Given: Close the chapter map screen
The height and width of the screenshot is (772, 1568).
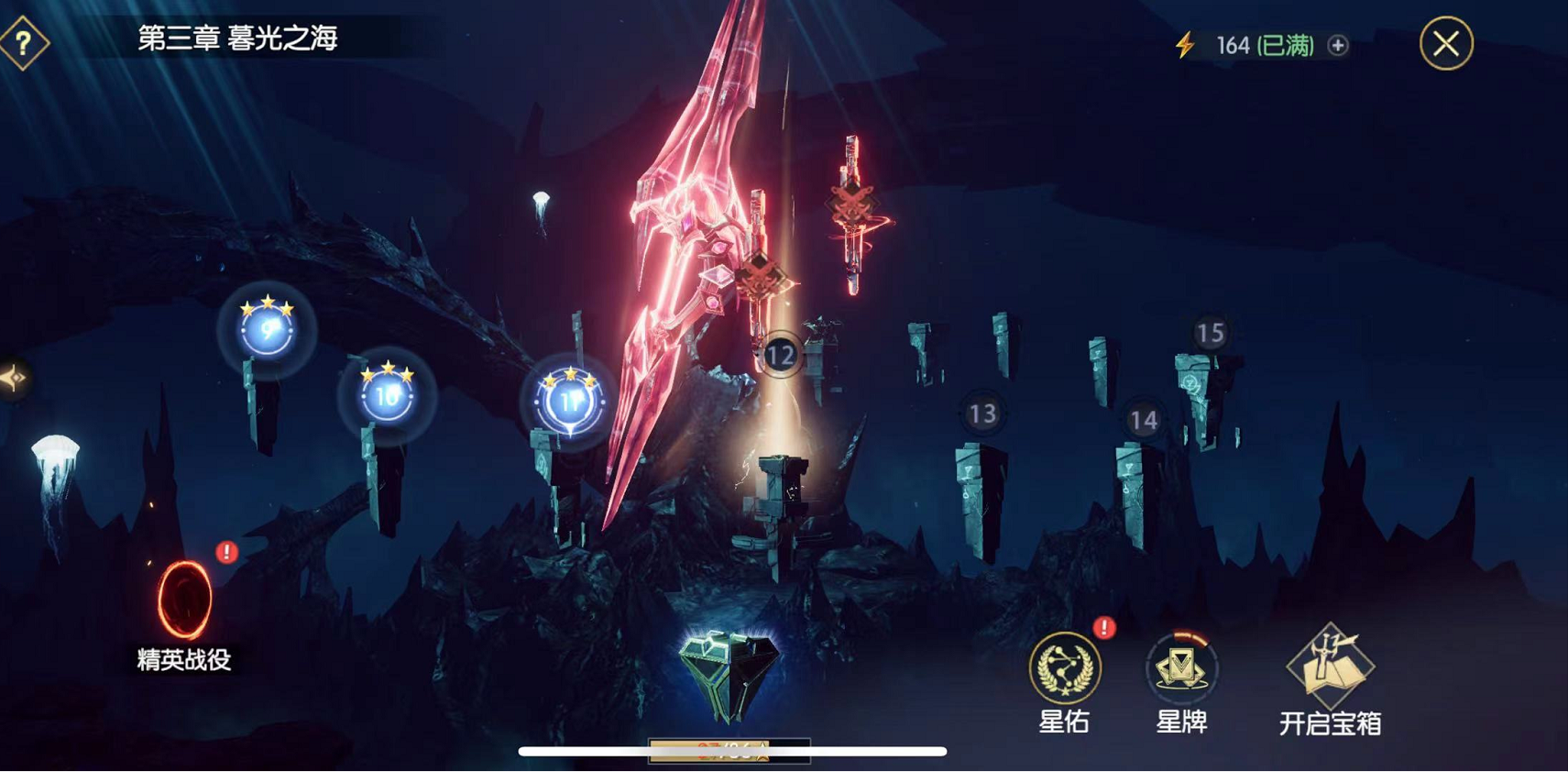Looking at the screenshot, I should [1446, 44].
